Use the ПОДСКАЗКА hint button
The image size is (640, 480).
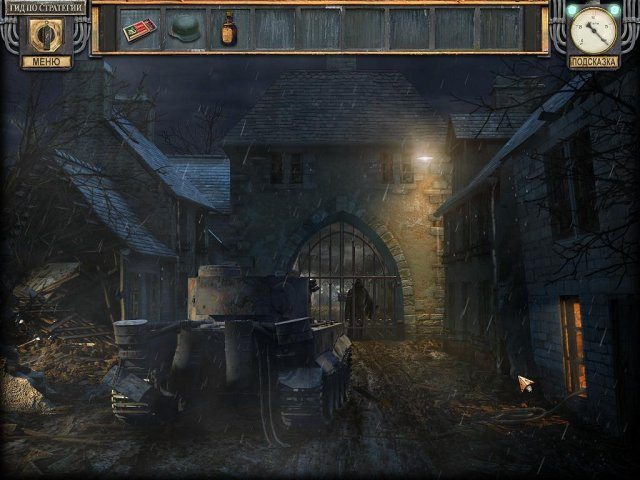[x=594, y=62]
